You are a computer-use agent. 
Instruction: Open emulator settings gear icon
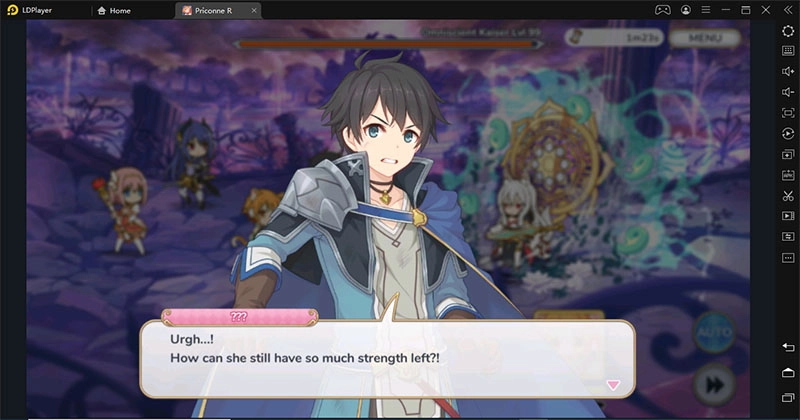pos(788,31)
